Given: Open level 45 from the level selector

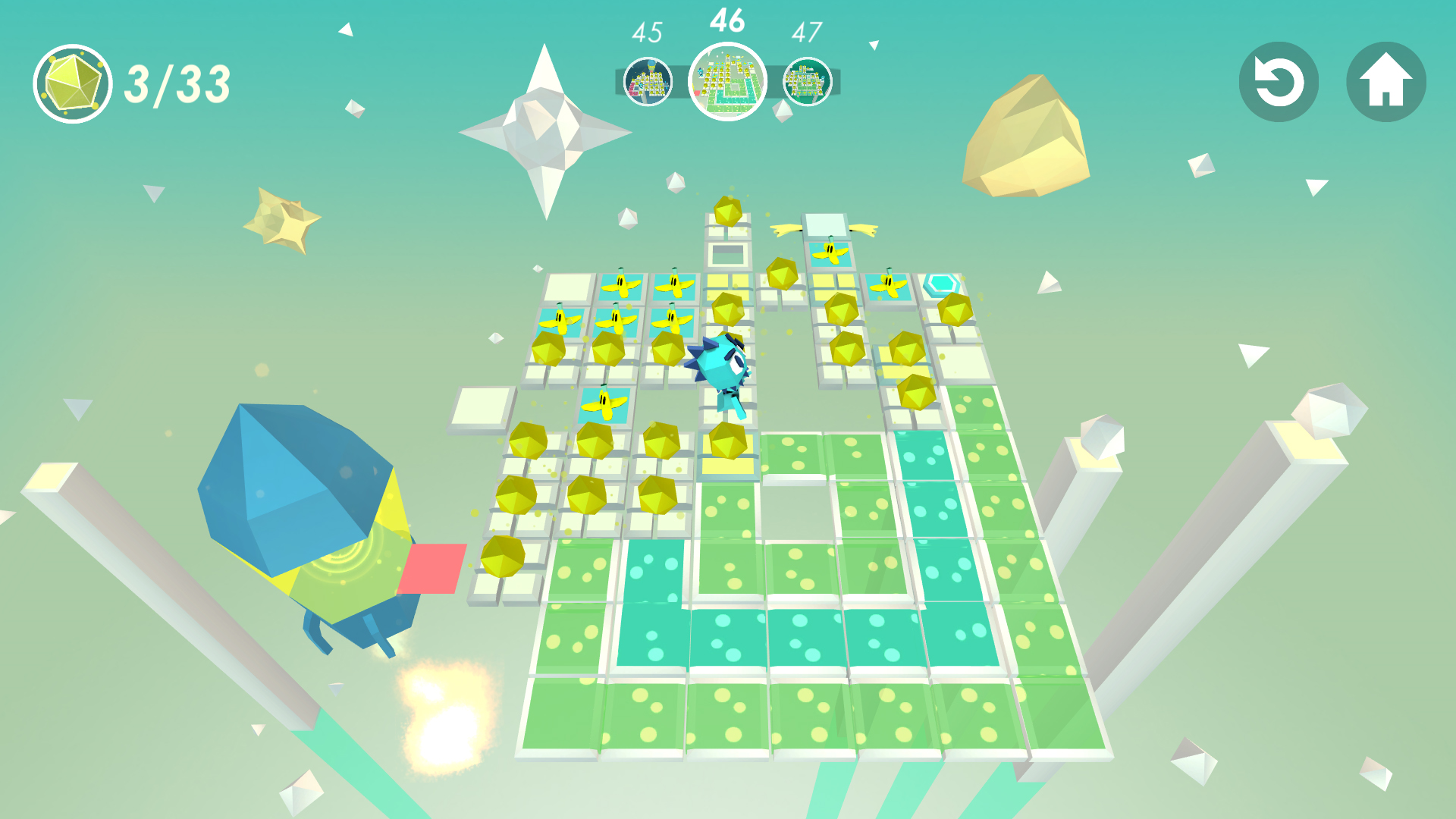Looking at the screenshot, I should [648, 82].
